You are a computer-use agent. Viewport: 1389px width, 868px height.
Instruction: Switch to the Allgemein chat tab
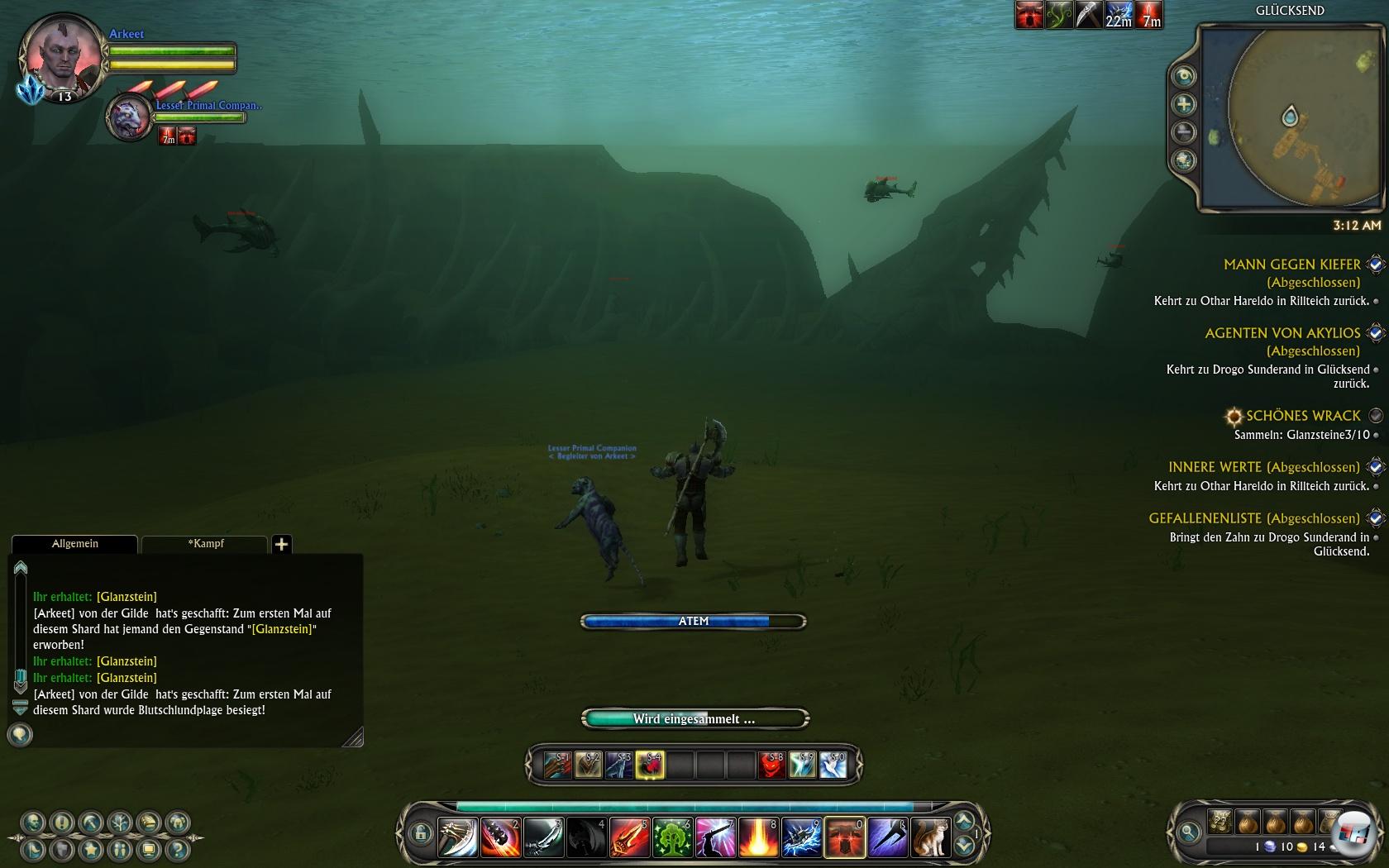[x=74, y=544]
